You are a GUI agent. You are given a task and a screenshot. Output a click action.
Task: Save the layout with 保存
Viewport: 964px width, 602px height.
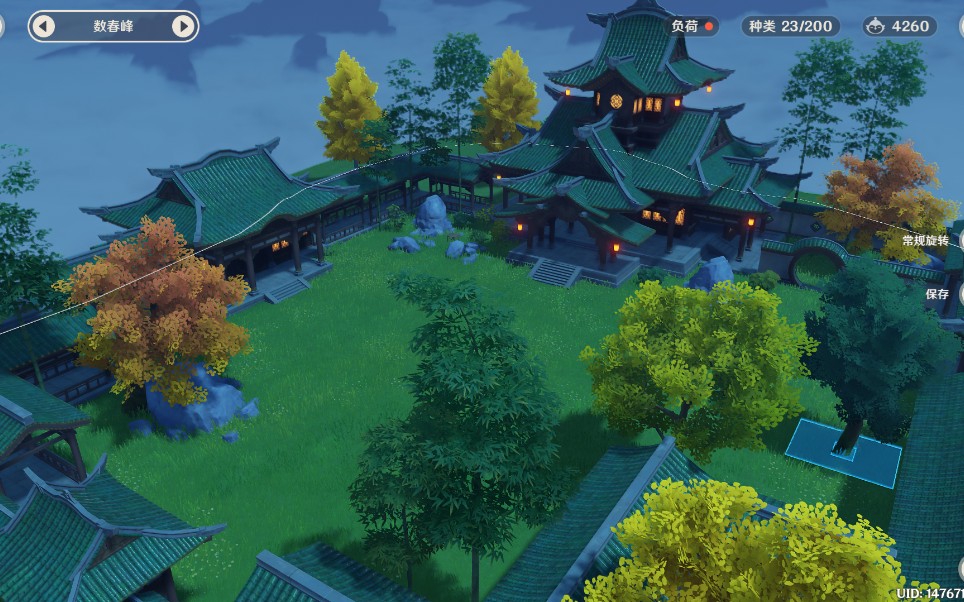(938, 294)
